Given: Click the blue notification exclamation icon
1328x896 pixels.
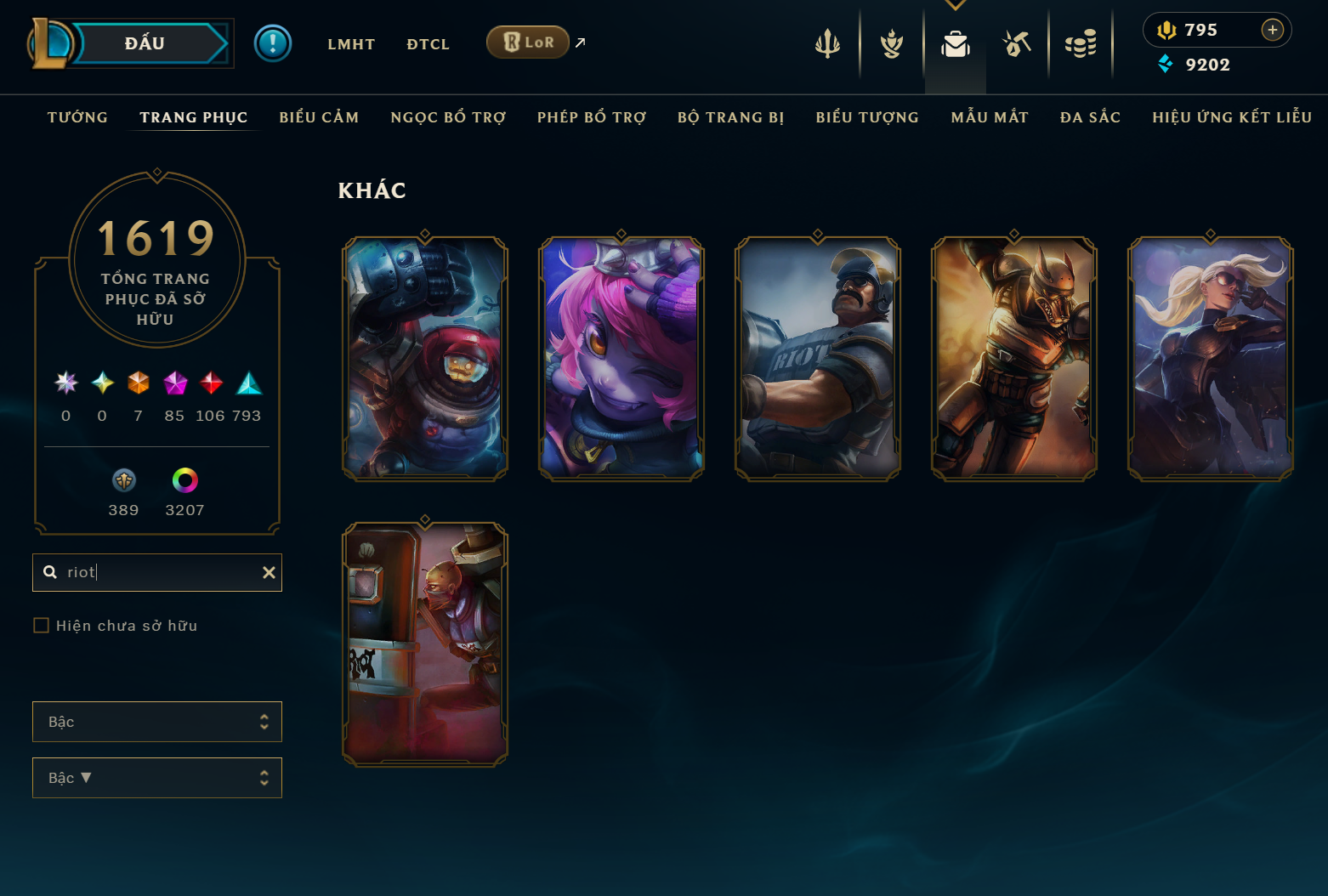Looking at the screenshot, I should point(273,43).
